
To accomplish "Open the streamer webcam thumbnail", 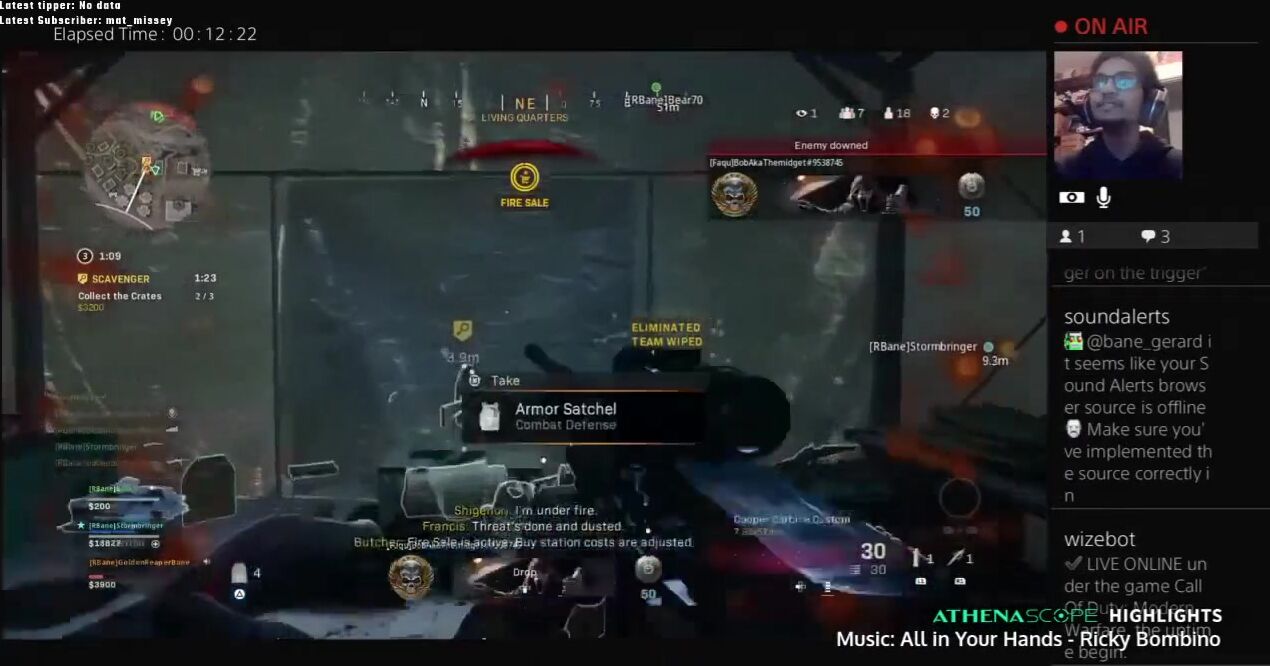I will click(x=1117, y=115).
